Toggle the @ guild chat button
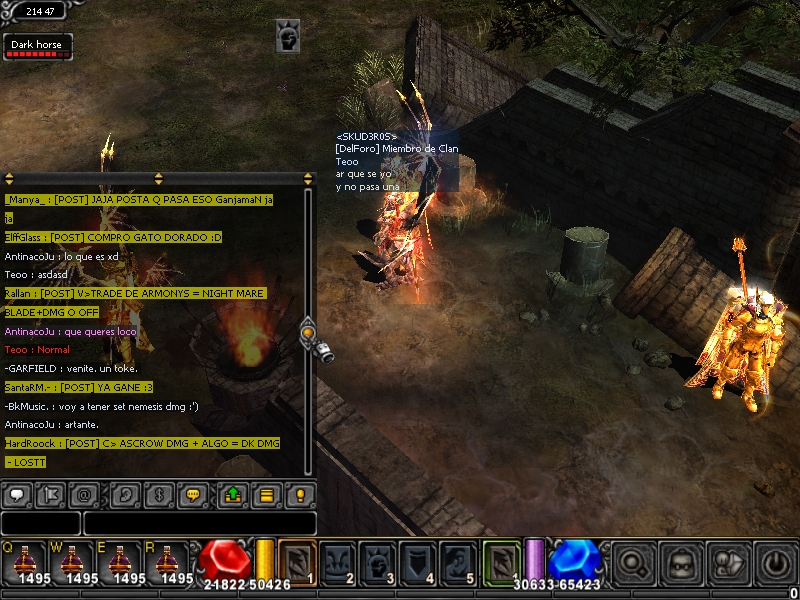 tap(84, 494)
